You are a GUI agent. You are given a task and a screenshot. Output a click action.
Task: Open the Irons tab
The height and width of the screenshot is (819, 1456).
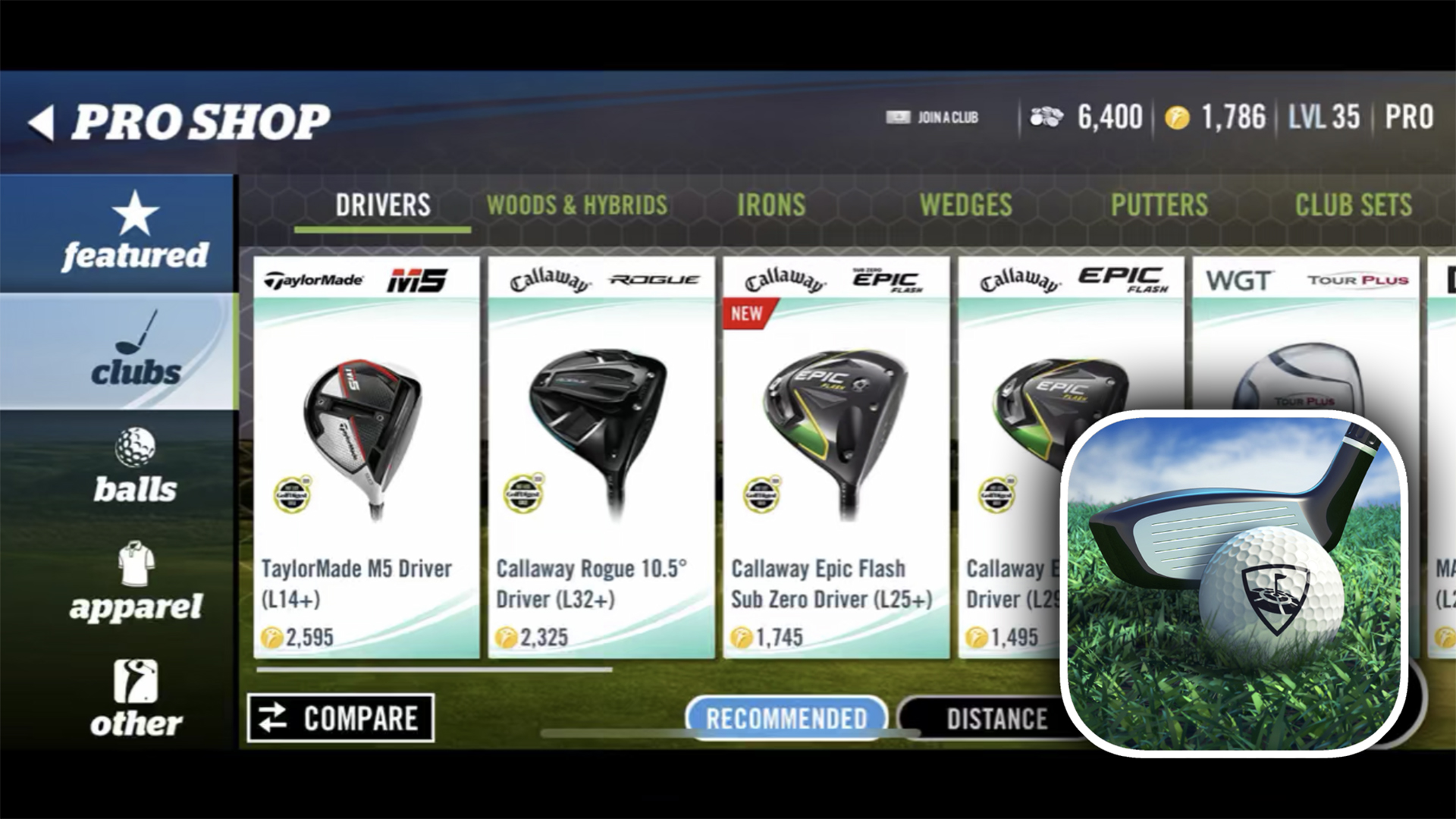[x=771, y=206]
